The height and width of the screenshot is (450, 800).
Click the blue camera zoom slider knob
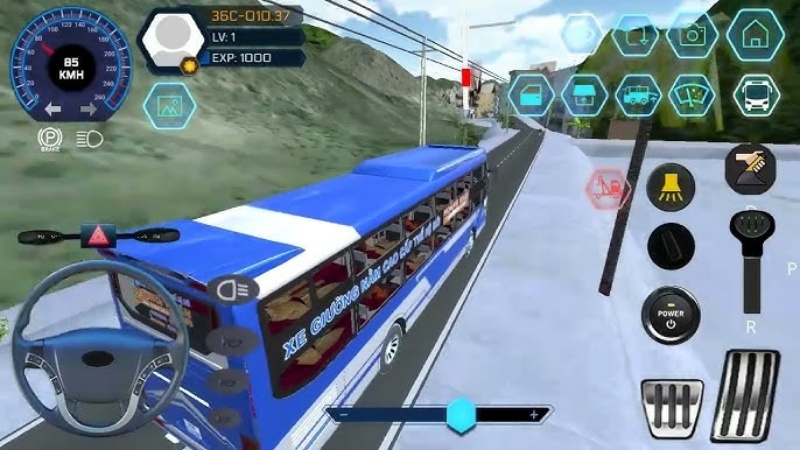[x=461, y=414]
